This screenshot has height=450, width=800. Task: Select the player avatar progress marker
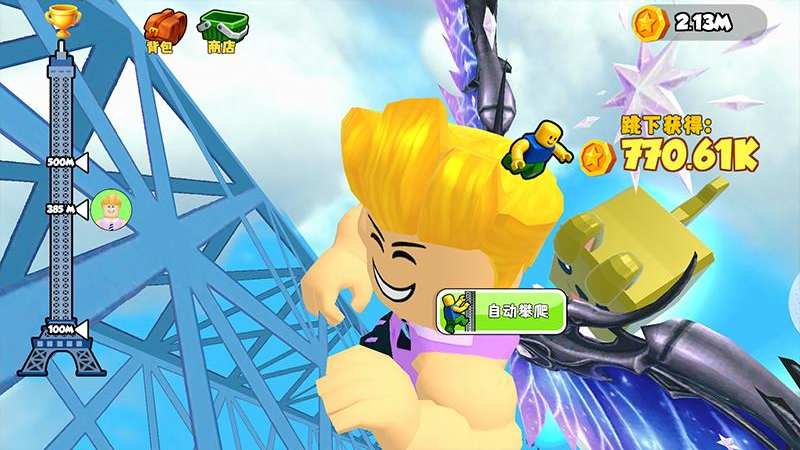106,210
